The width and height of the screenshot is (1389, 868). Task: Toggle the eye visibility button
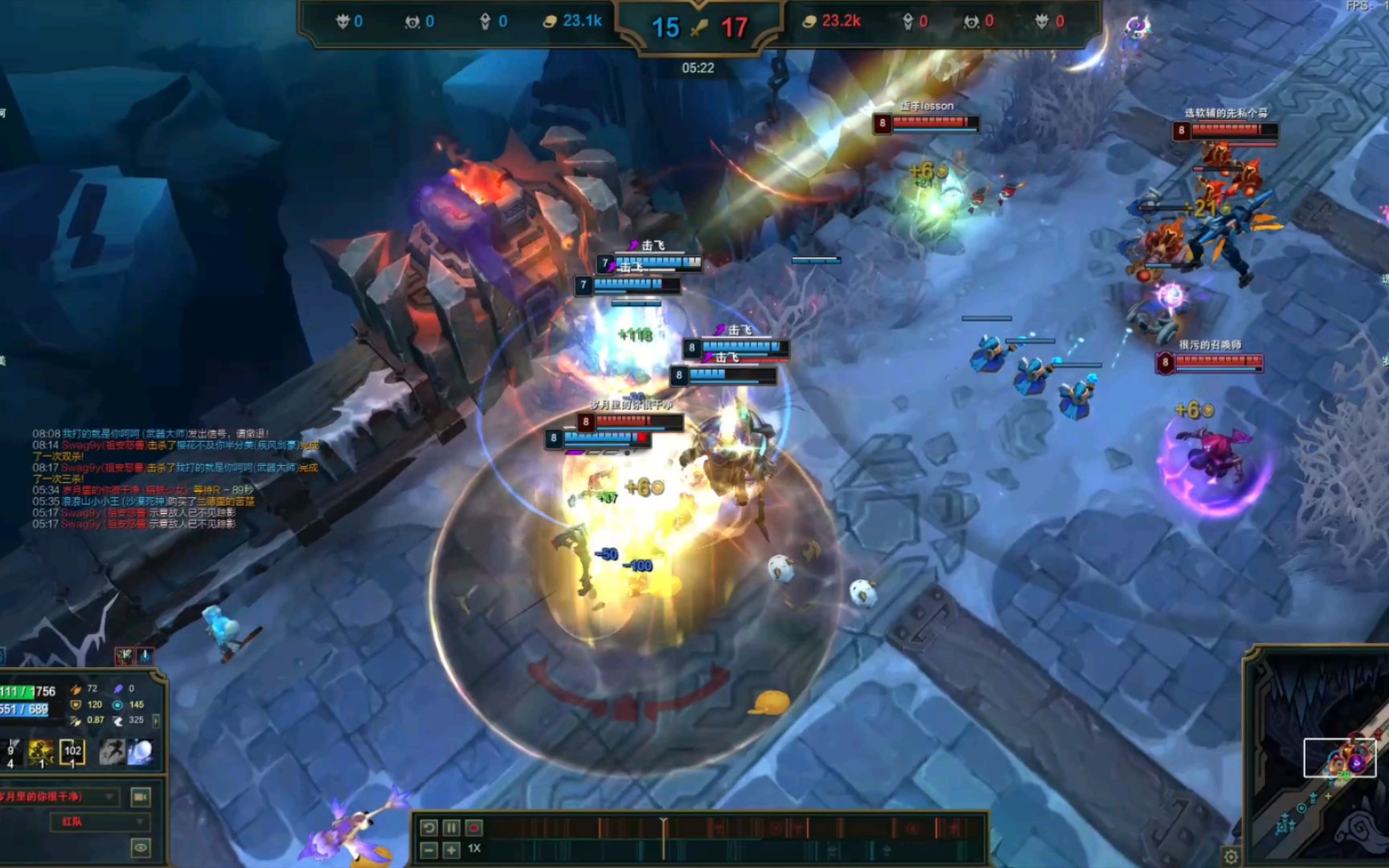[x=141, y=847]
